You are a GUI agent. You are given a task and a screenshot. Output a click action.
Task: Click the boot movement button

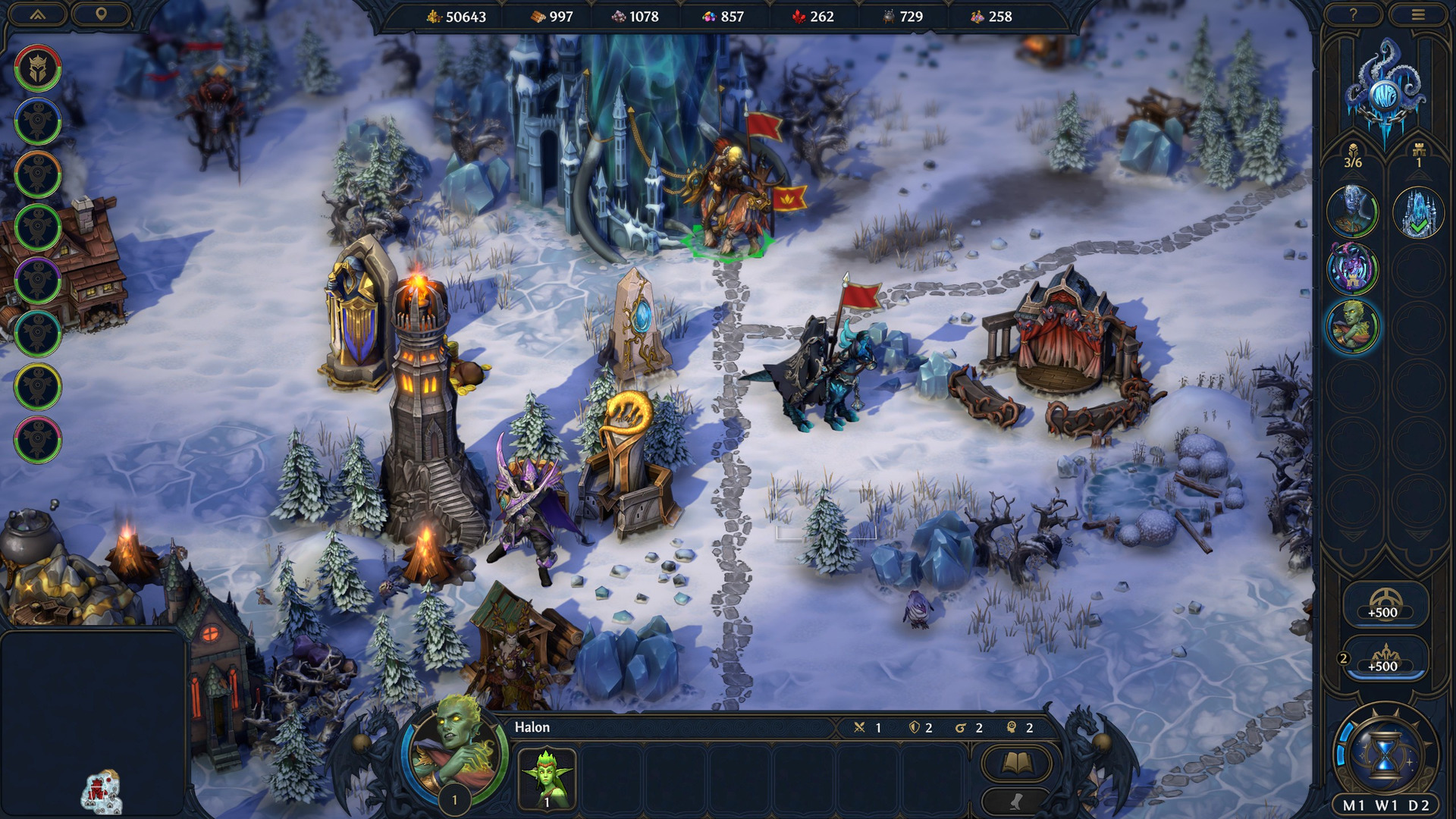(1016, 802)
